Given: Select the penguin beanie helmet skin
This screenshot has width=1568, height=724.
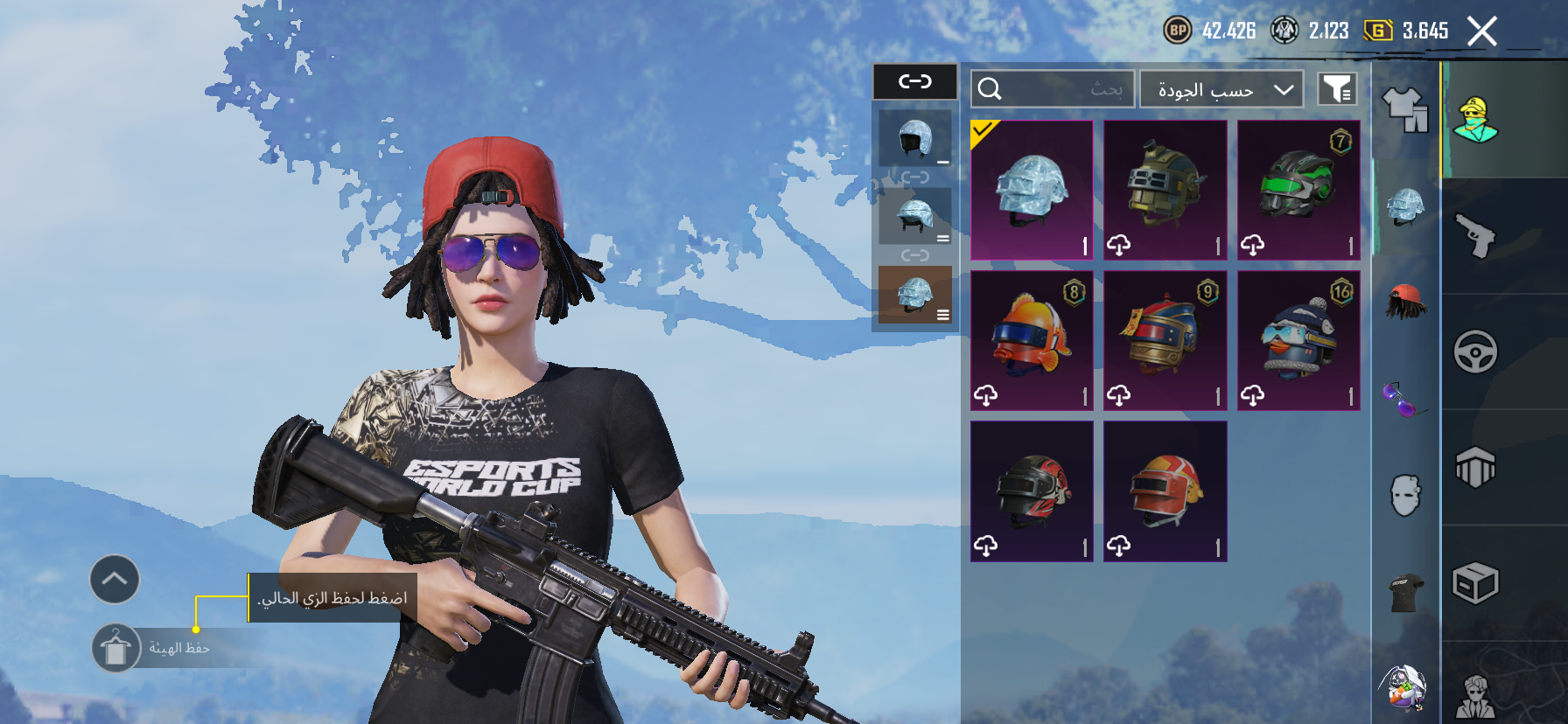Looking at the screenshot, I should tap(1298, 341).
